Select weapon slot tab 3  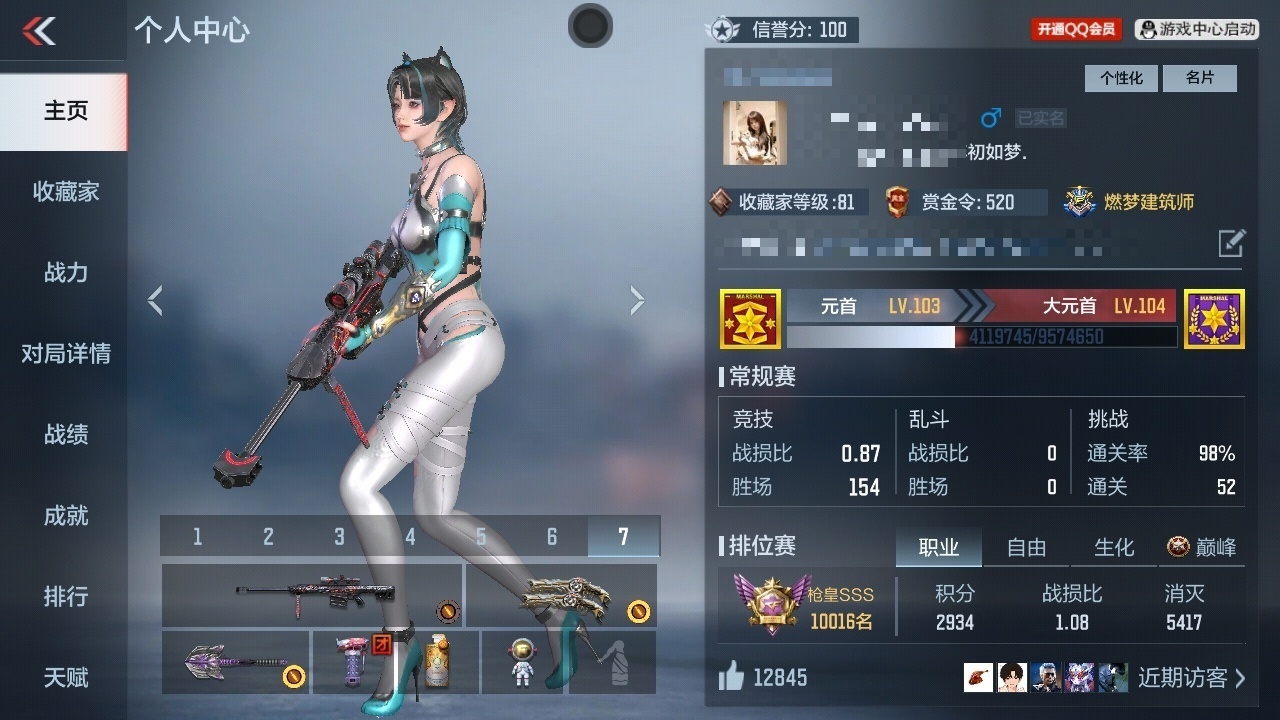338,537
